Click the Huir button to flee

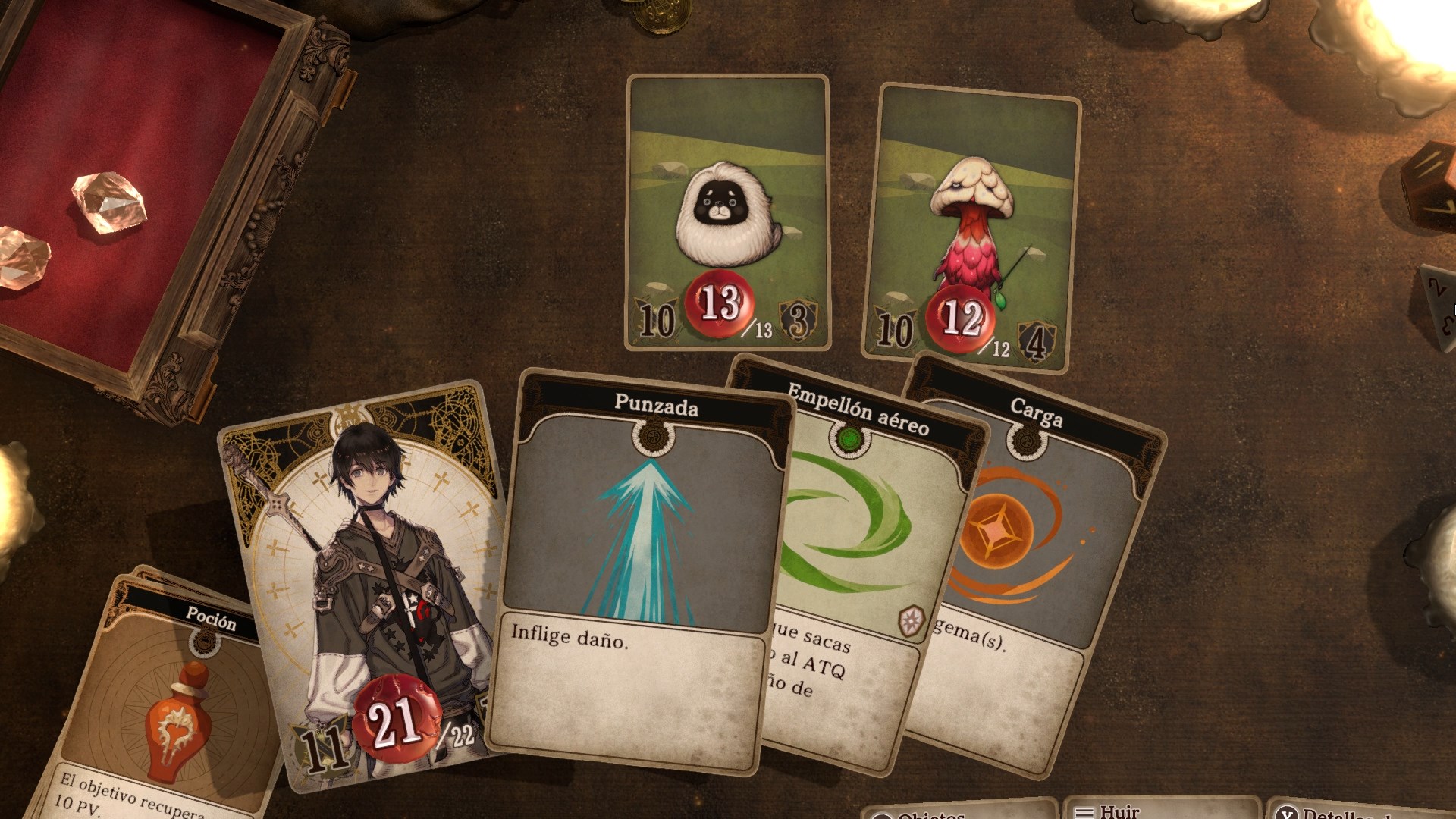coord(1160,810)
